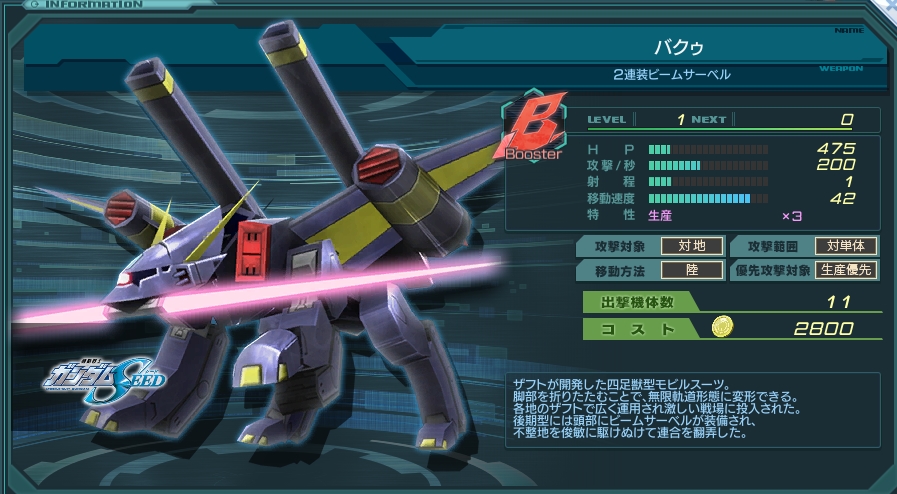Viewport: 897px width, 494px height.
Task: Select the red B Booster type icon
Action: point(531,132)
